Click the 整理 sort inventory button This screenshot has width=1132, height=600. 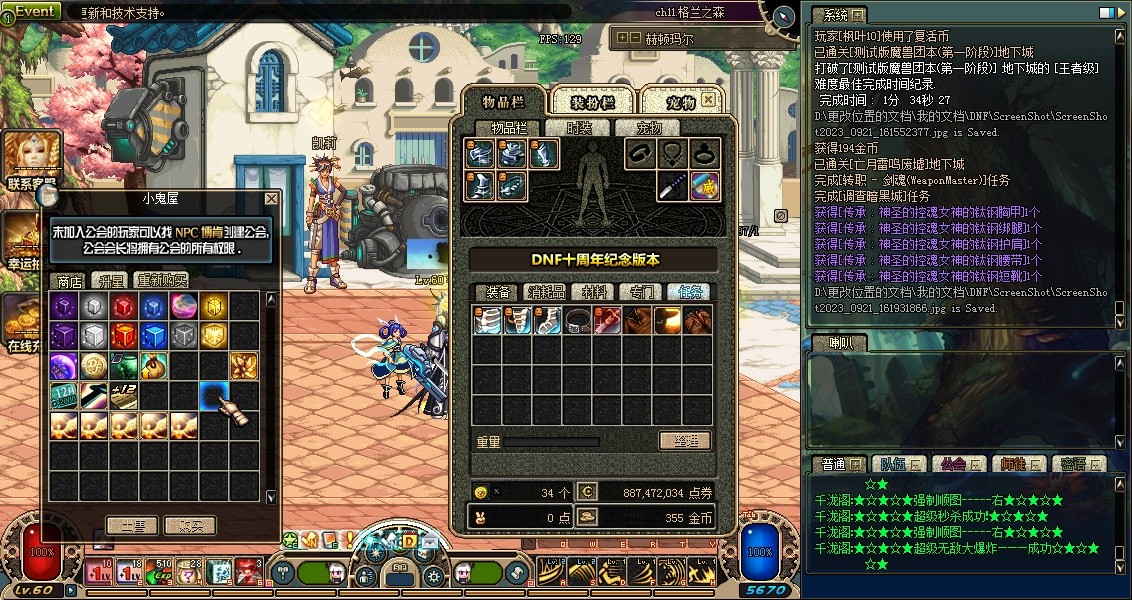pos(685,441)
